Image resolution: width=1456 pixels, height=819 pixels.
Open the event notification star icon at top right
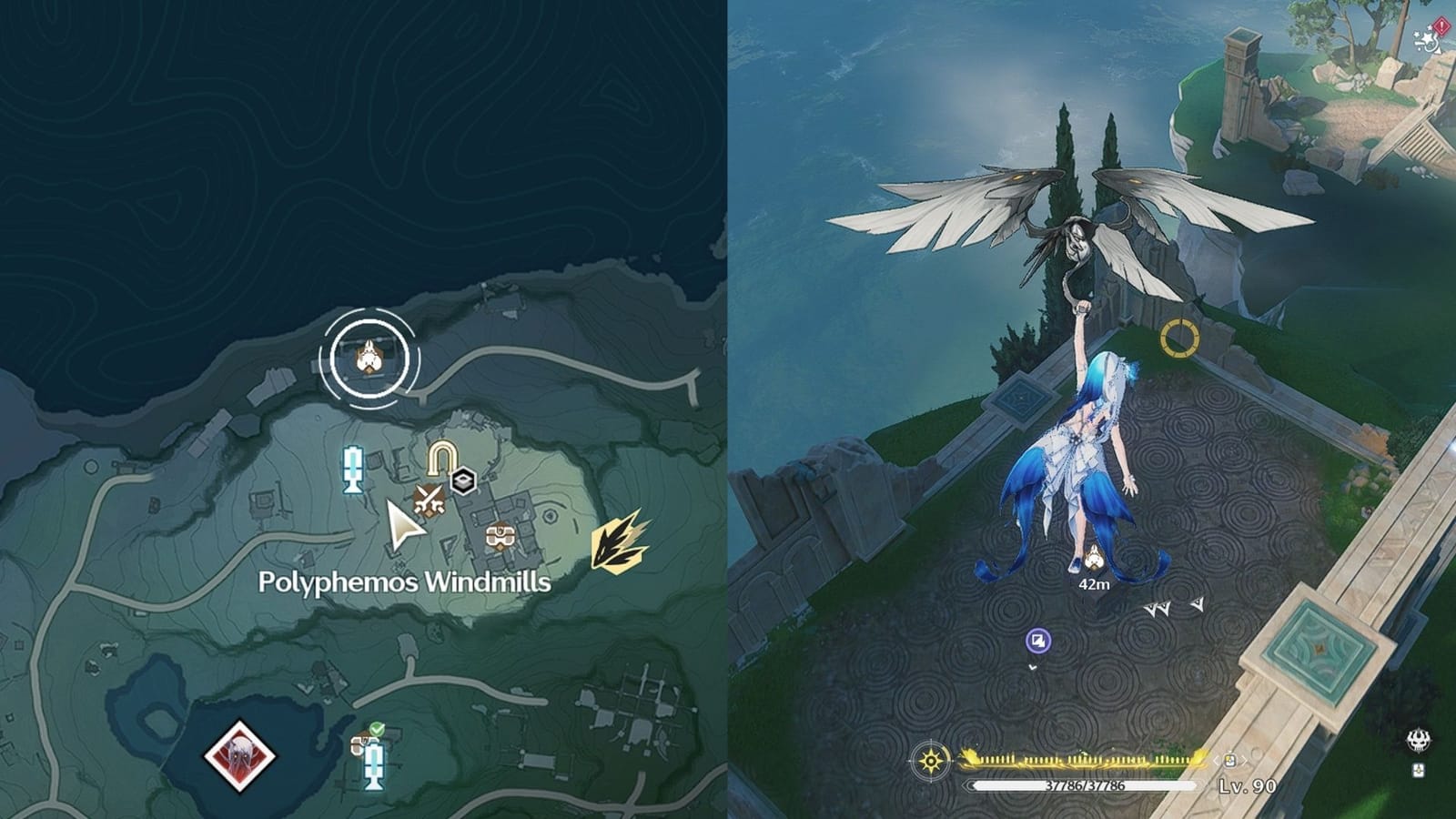[x=1428, y=39]
